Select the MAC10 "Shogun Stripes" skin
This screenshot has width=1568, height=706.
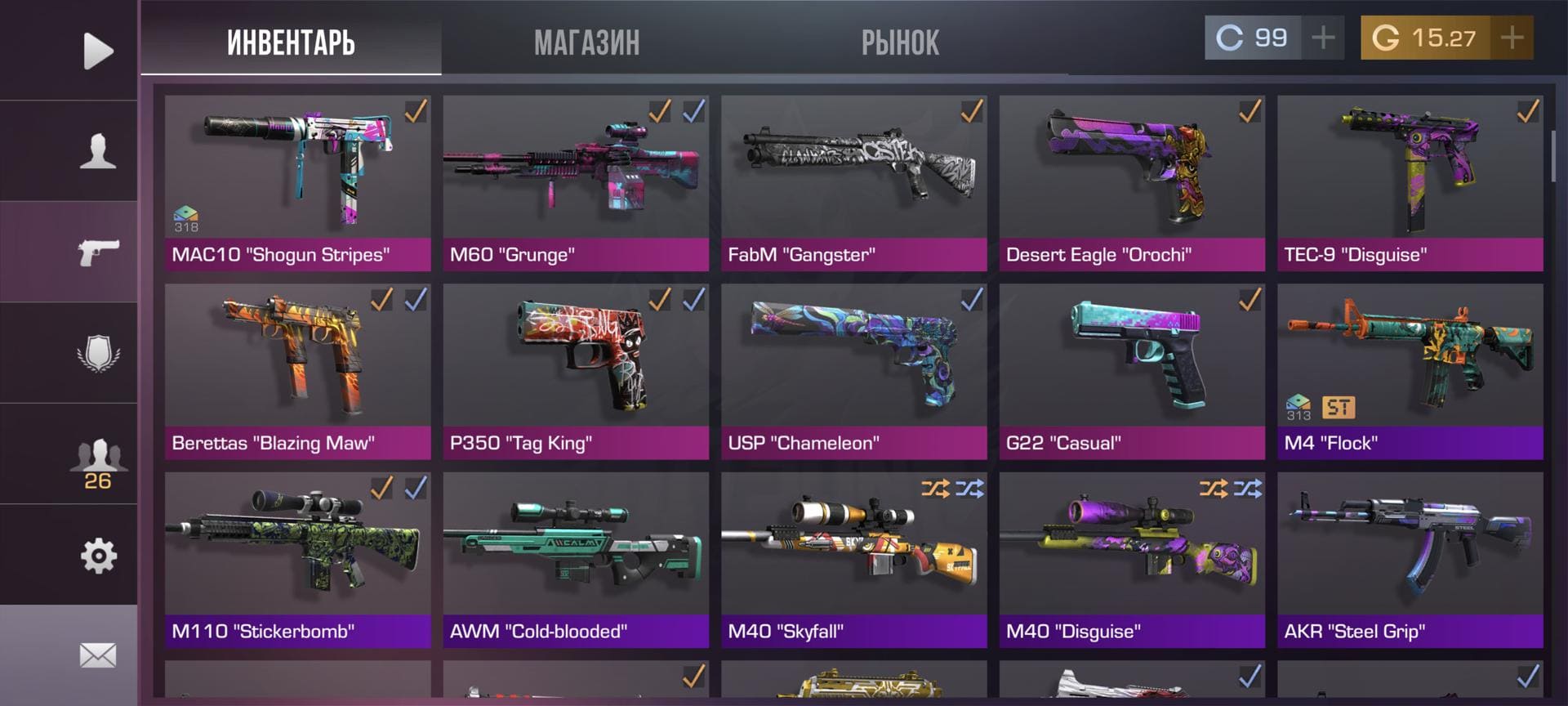297,183
